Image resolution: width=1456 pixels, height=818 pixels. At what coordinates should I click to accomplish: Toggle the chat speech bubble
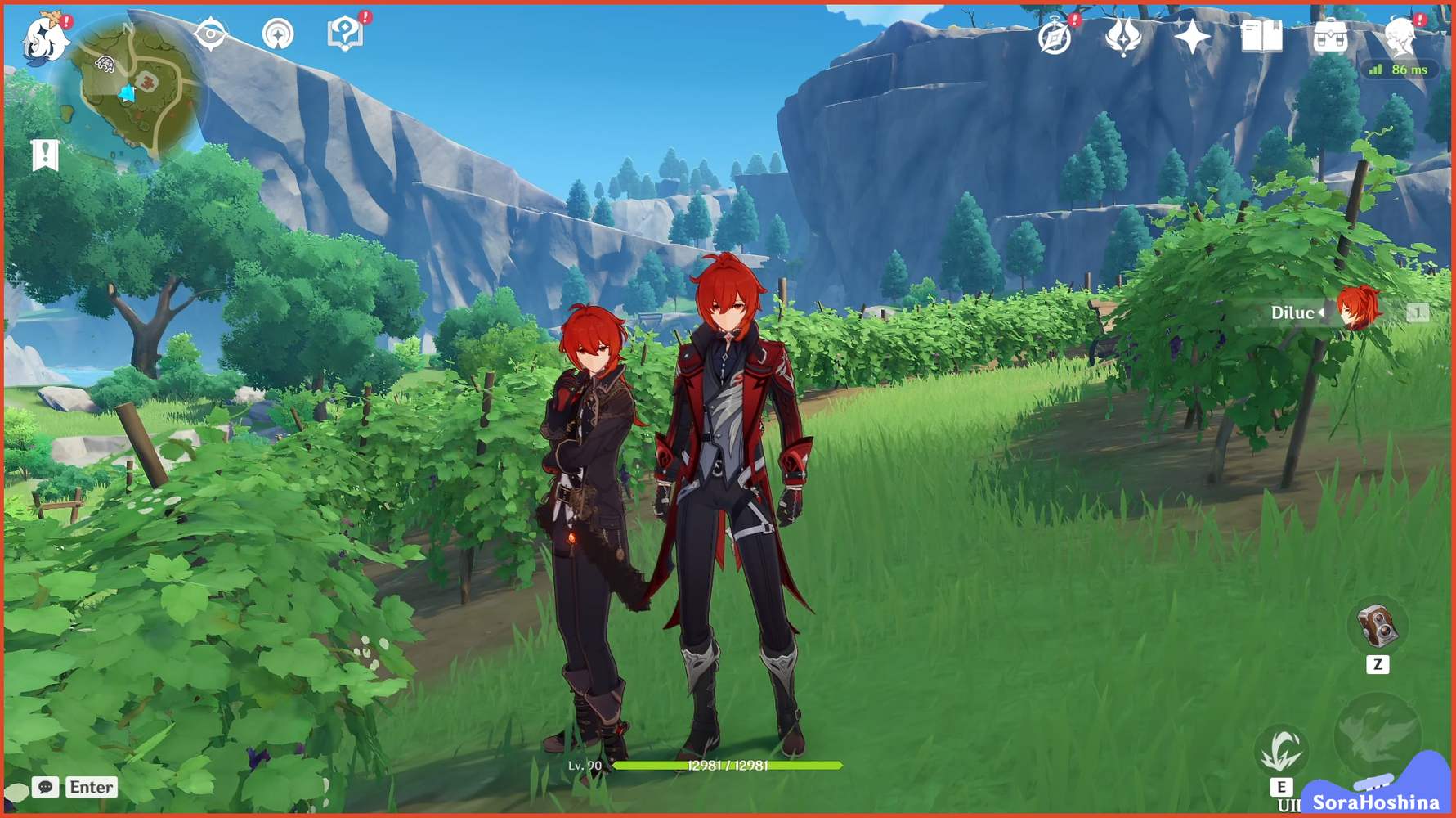pyautogui.click(x=47, y=788)
